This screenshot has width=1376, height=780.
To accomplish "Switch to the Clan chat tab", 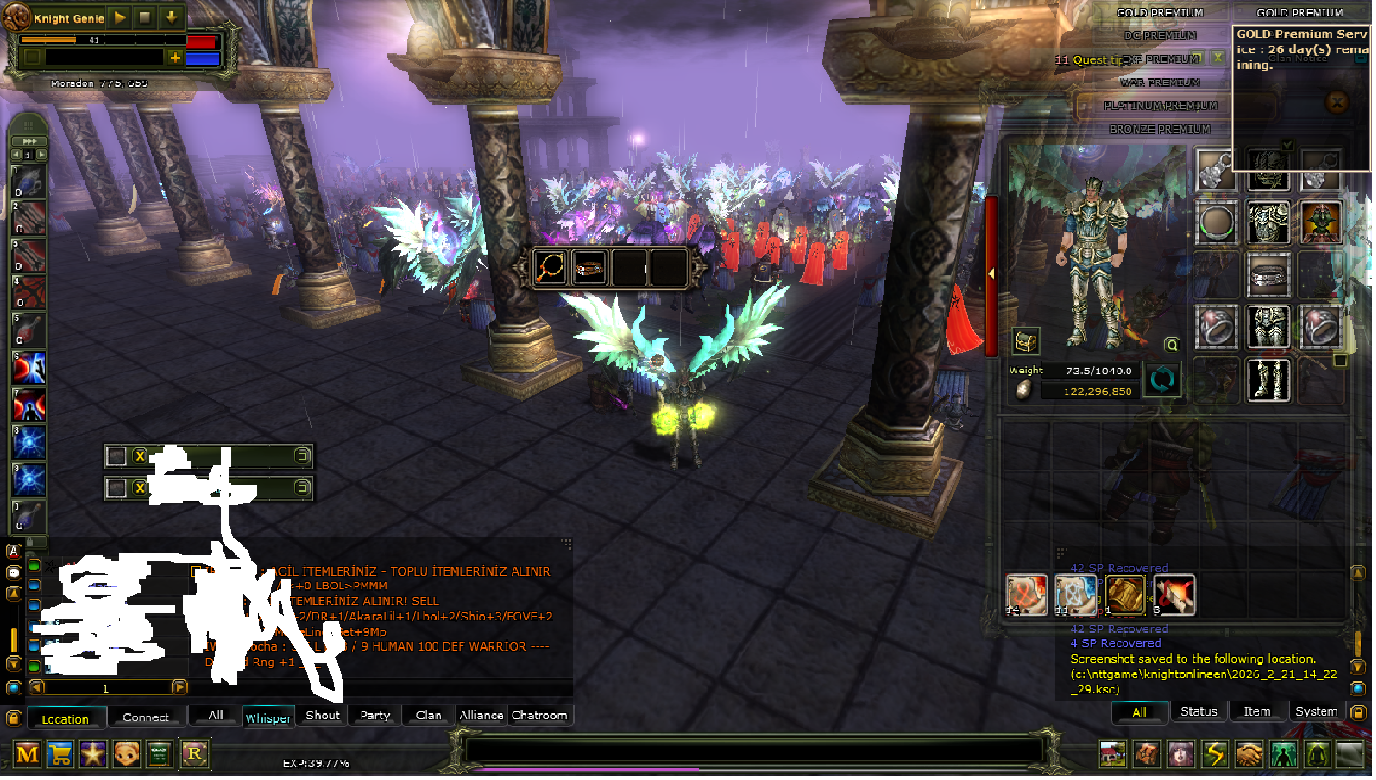I will 429,715.
